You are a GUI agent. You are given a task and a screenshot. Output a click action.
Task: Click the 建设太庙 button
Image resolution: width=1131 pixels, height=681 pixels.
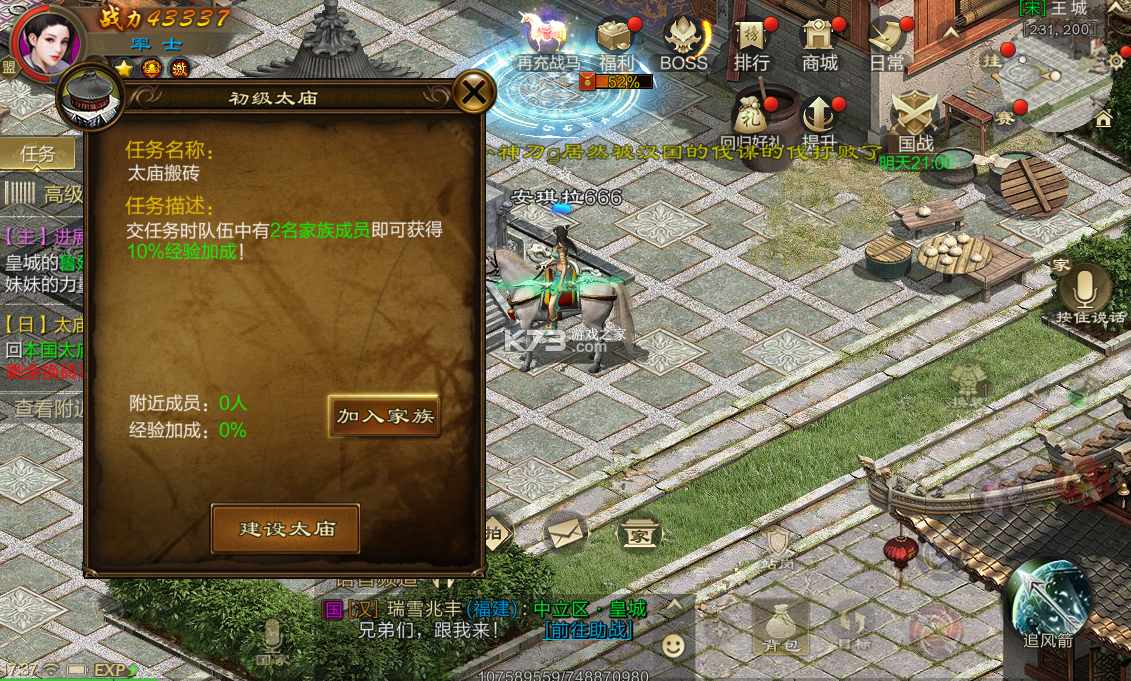pos(285,529)
